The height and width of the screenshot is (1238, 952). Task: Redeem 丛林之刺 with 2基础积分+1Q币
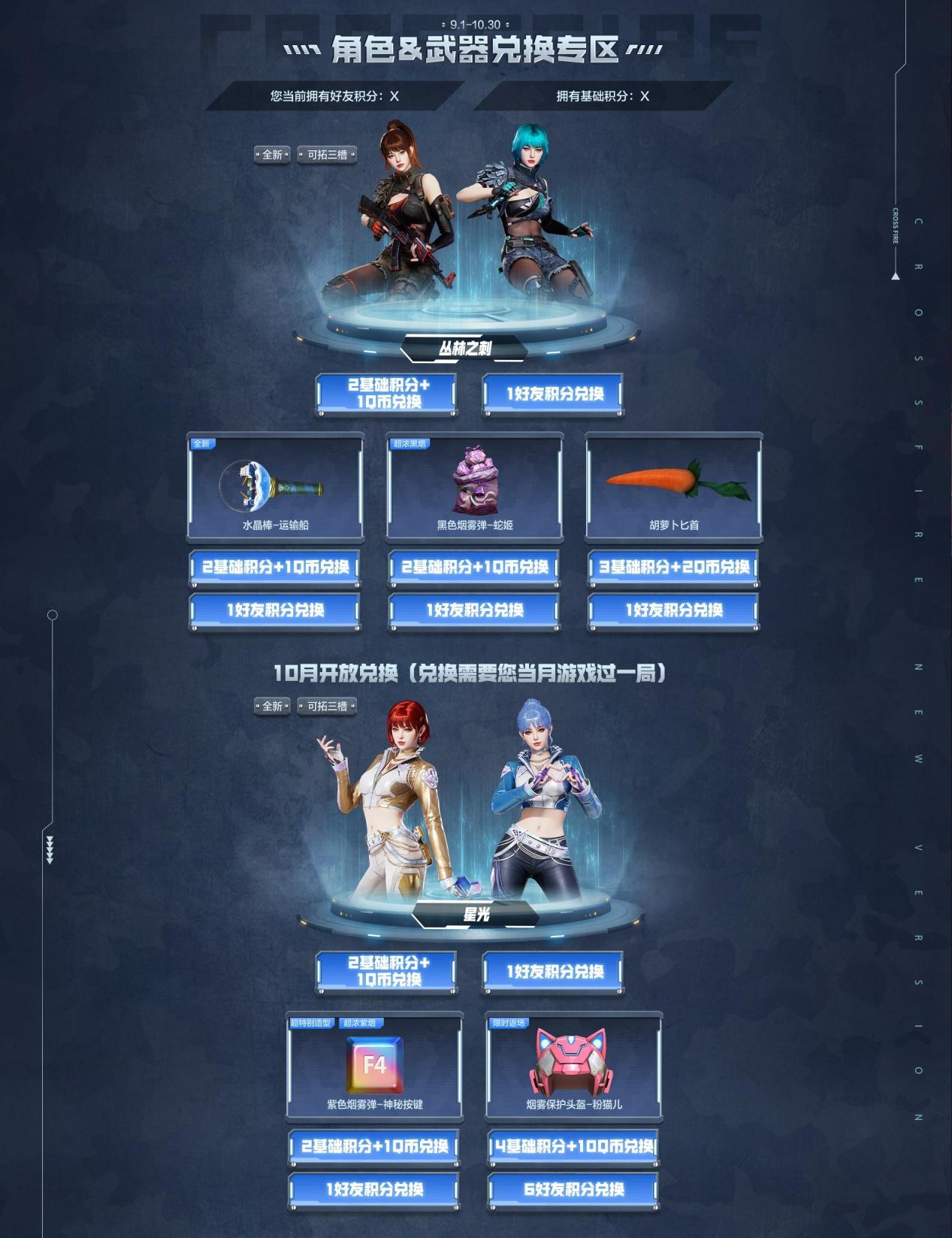[x=386, y=393]
